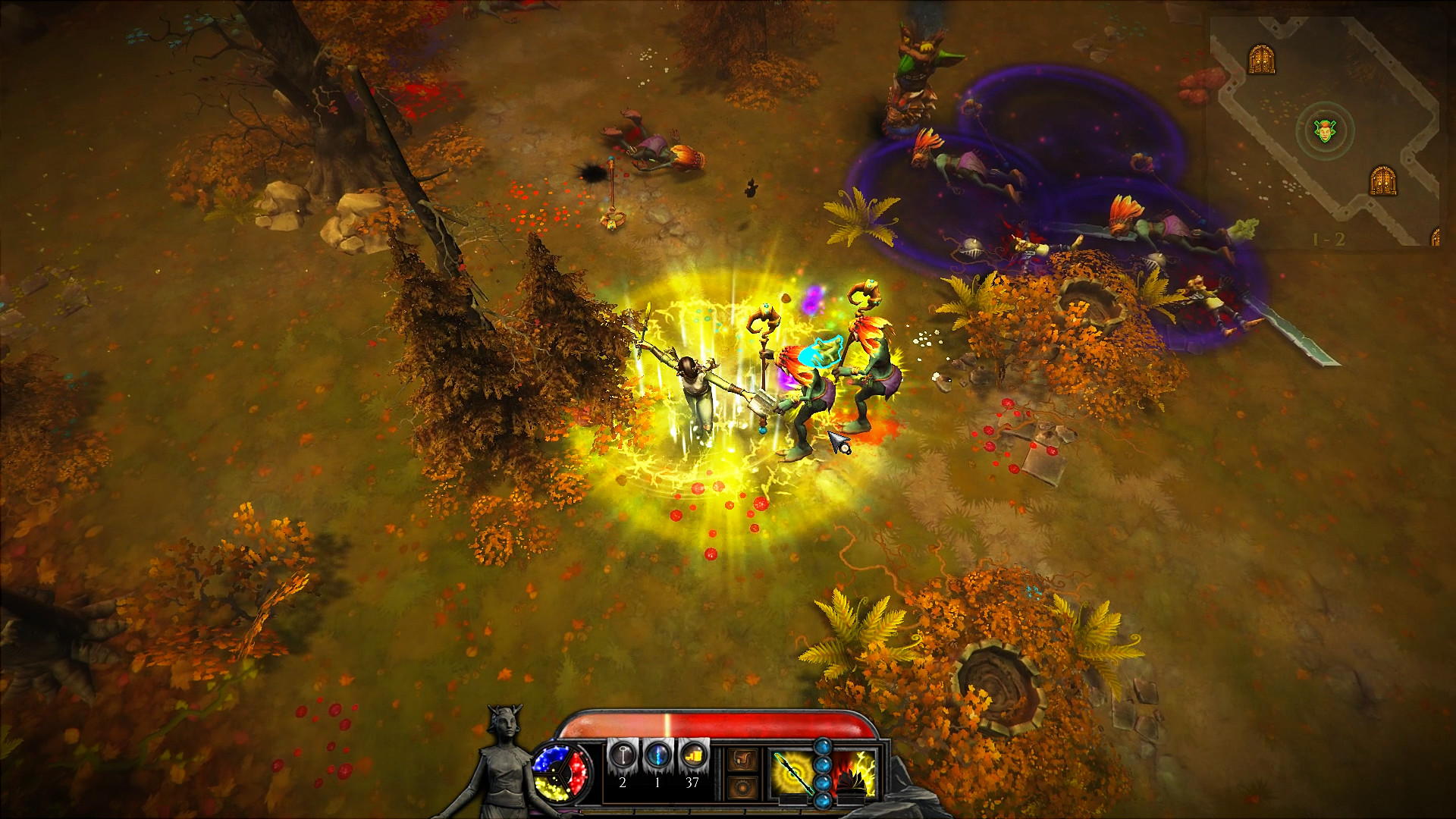Select the blue crystal shard icon
The image size is (1456, 819).
pos(657,755)
